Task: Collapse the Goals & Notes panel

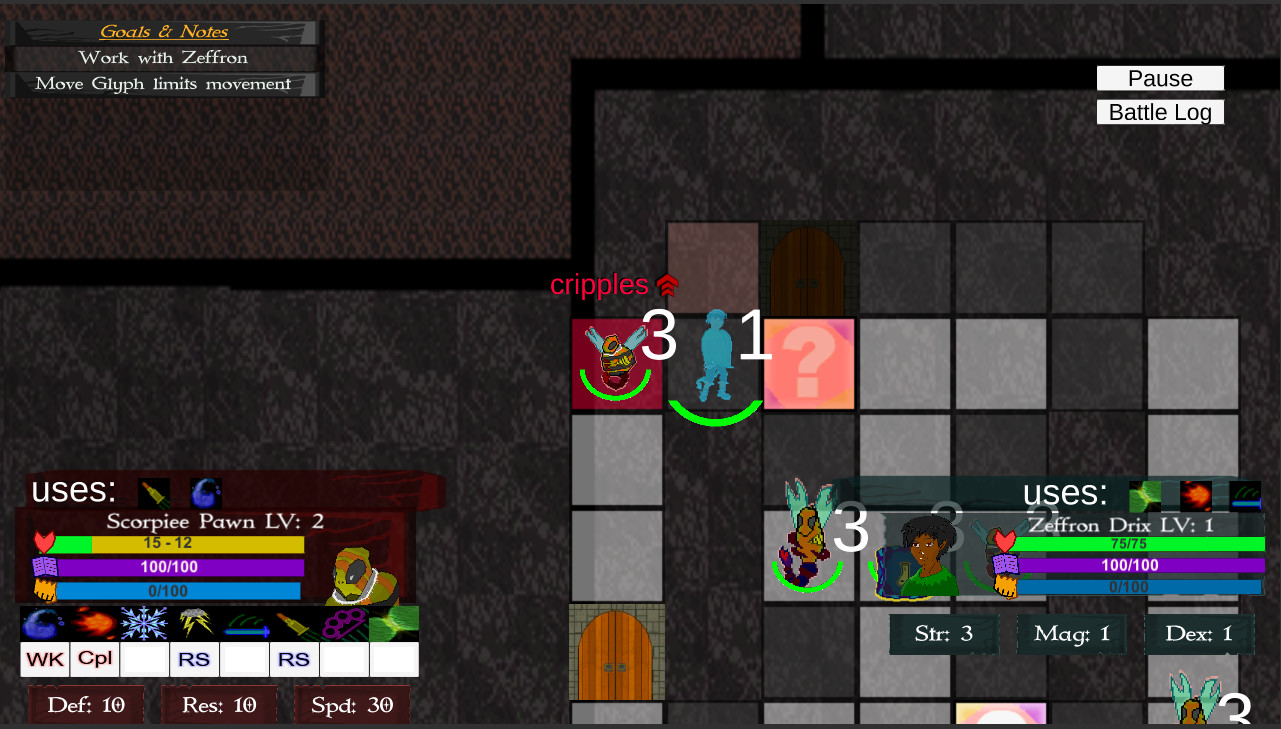Action: 162,31
